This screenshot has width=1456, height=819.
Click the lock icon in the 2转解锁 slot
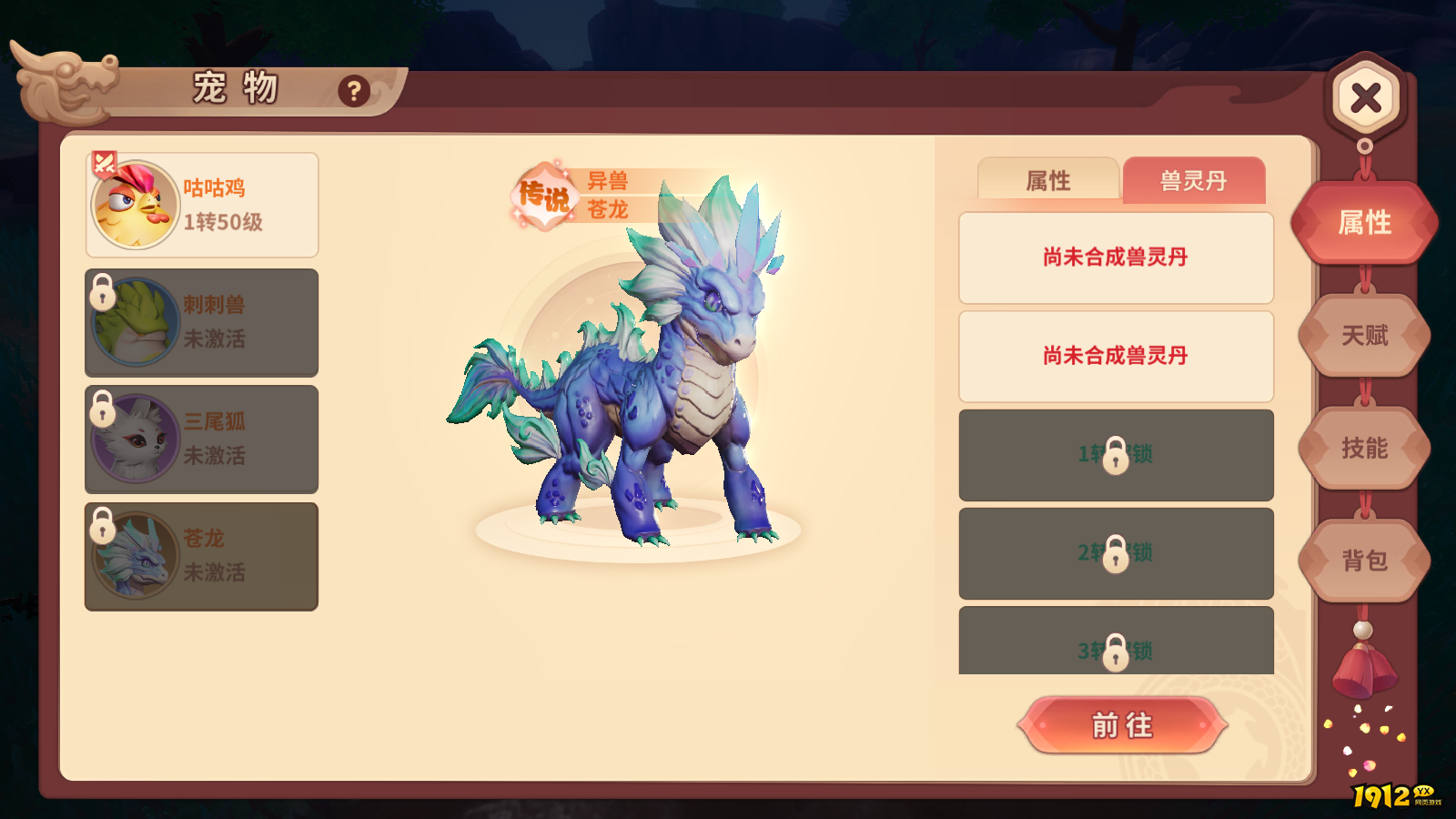(x=1116, y=553)
